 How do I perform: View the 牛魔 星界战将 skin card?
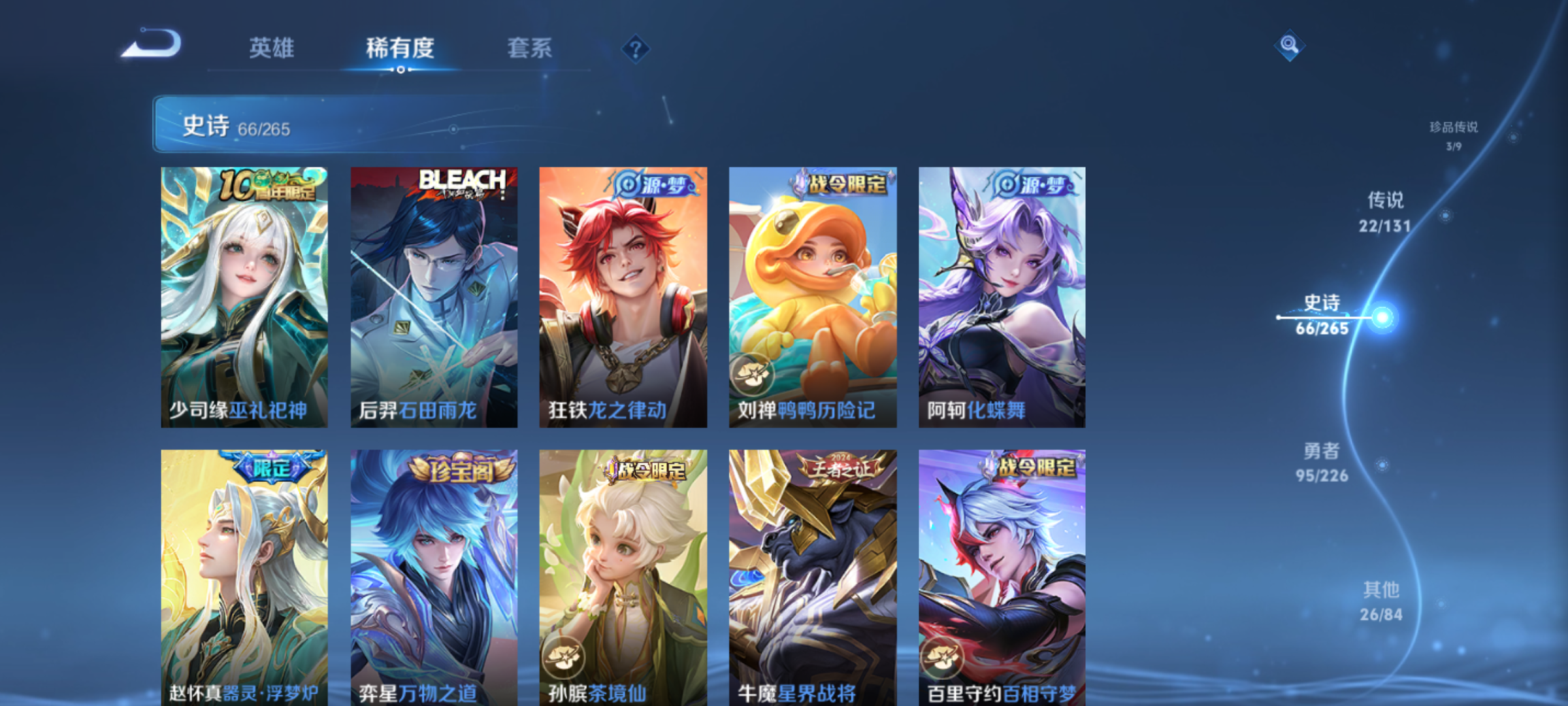coord(813,577)
